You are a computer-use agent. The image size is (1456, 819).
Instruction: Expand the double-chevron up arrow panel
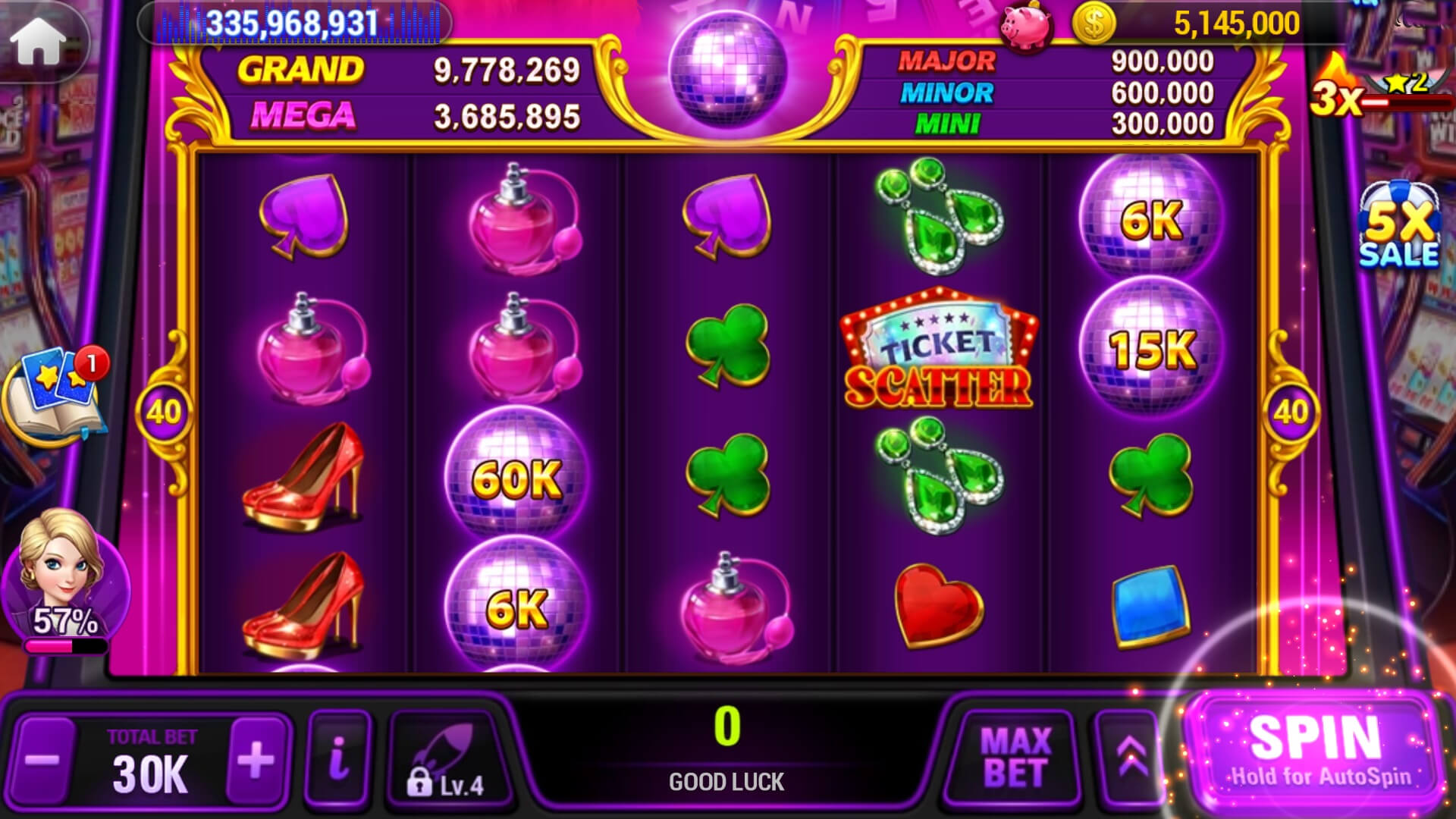pos(1131,757)
